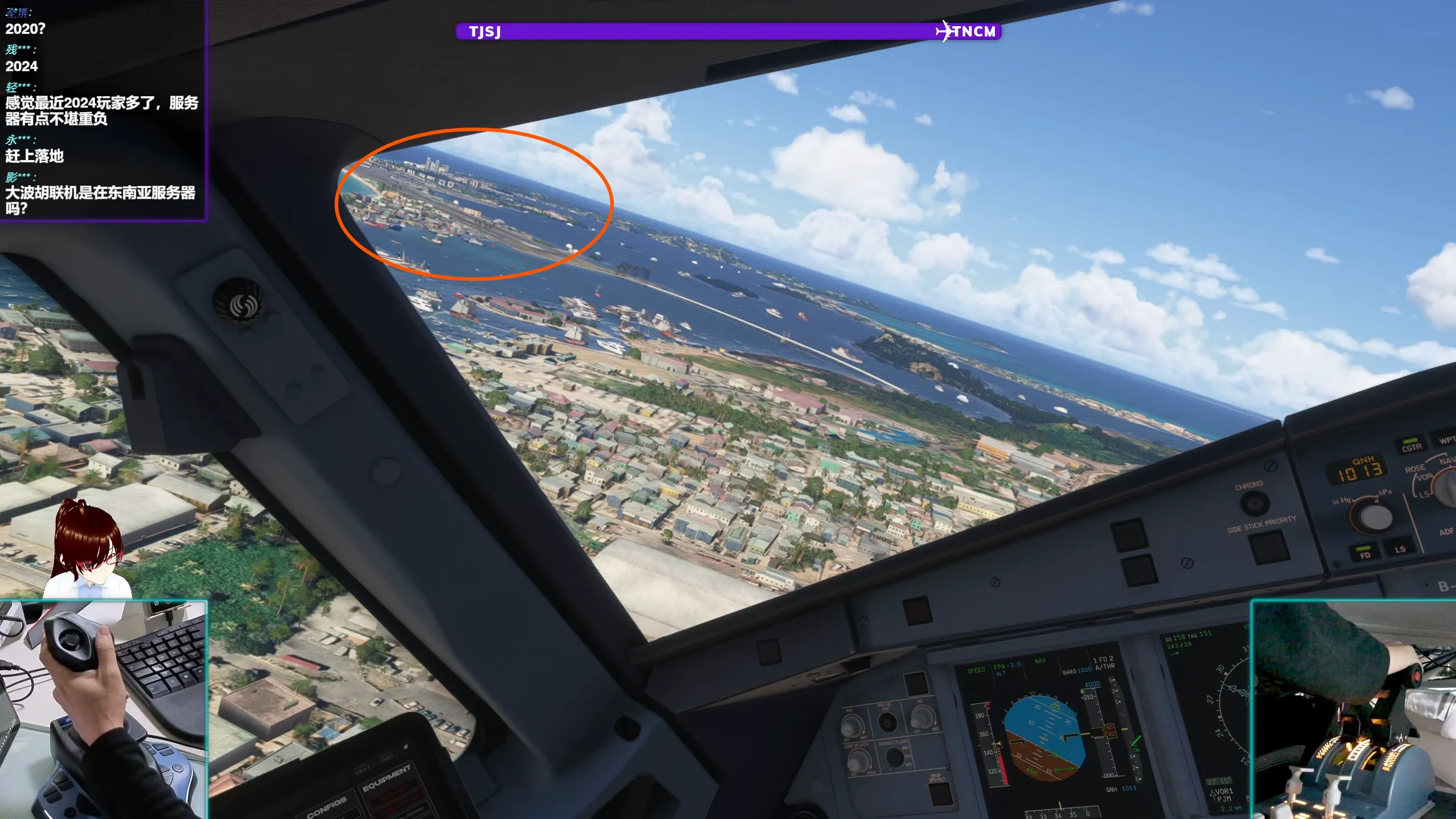Toggle the CSTR constraint button
Image resolution: width=1456 pixels, height=819 pixels.
pyautogui.click(x=1410, y=446)
